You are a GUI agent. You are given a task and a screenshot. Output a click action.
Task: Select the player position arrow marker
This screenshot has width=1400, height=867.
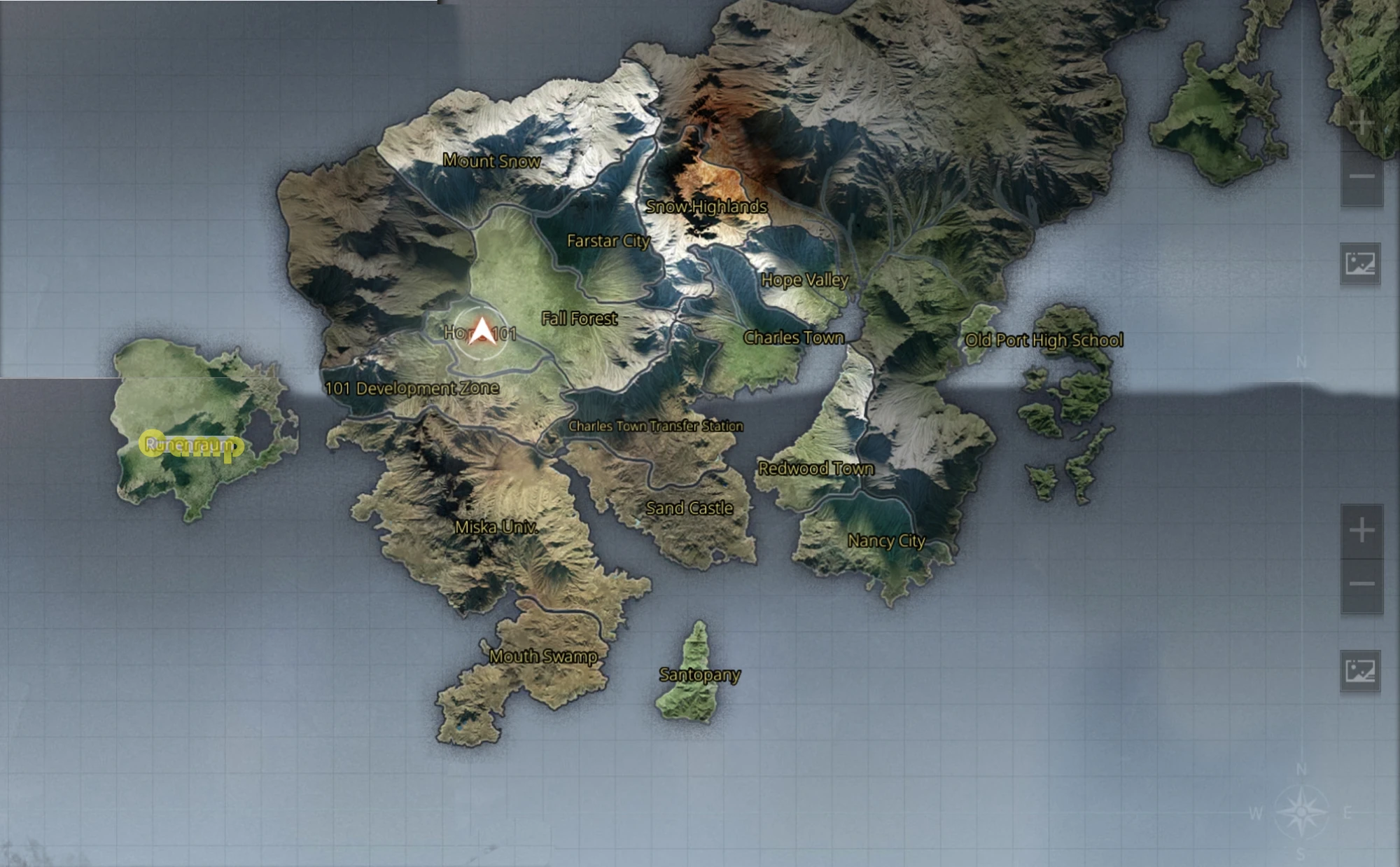pyautogui.click(x=482, y=329)
